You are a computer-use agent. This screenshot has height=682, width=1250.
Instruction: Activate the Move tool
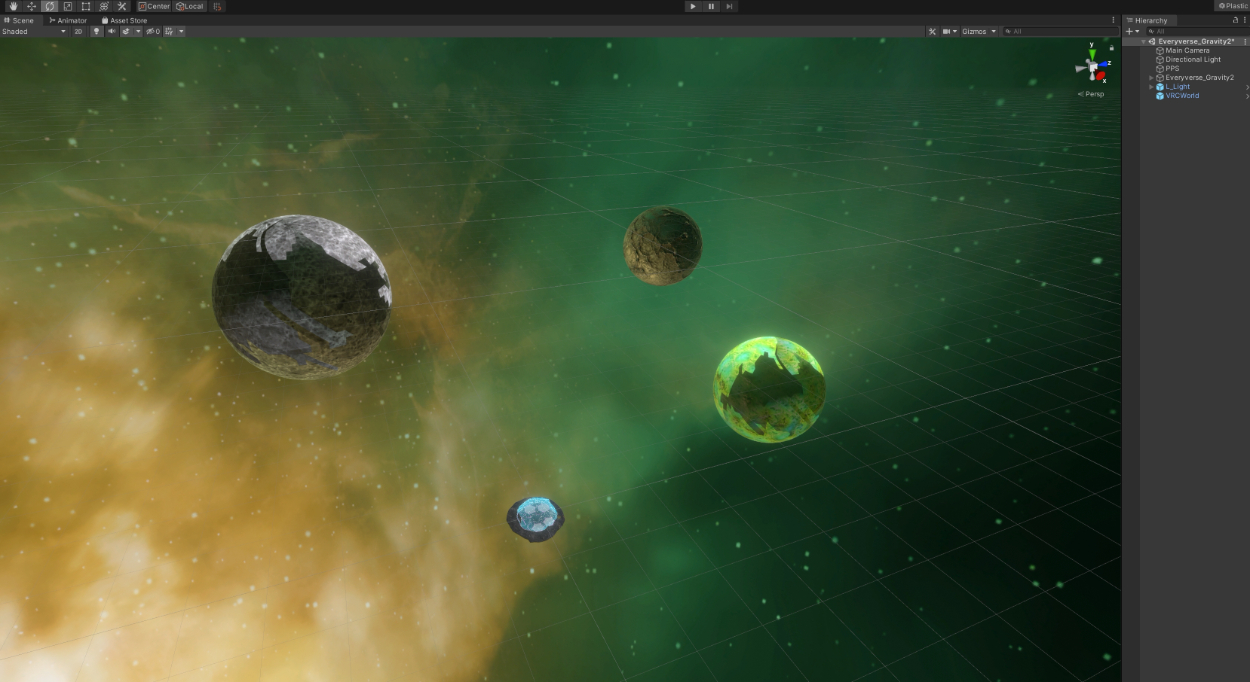click(x=31, y=6)
